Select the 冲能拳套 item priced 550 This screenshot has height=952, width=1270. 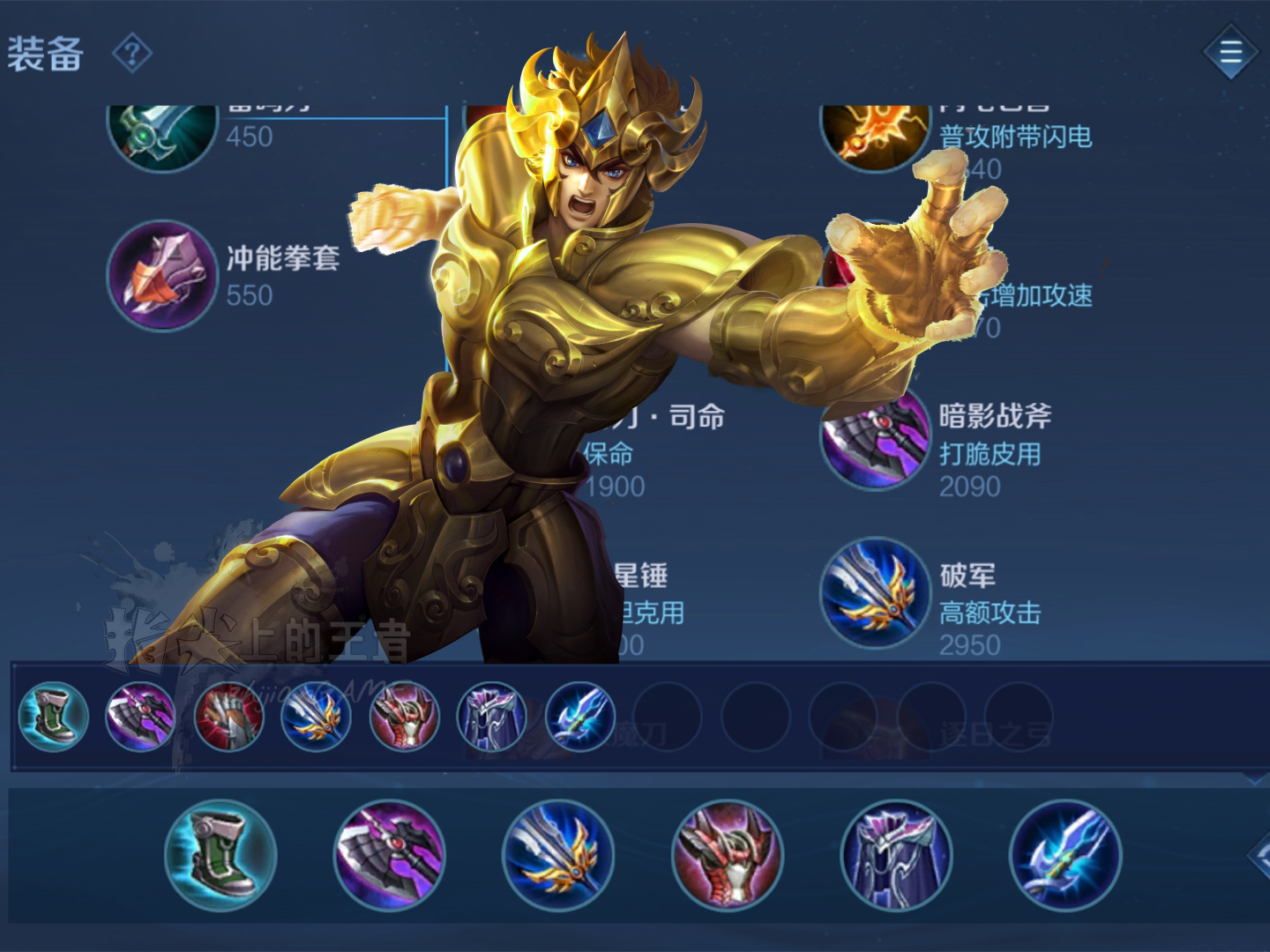161,276
